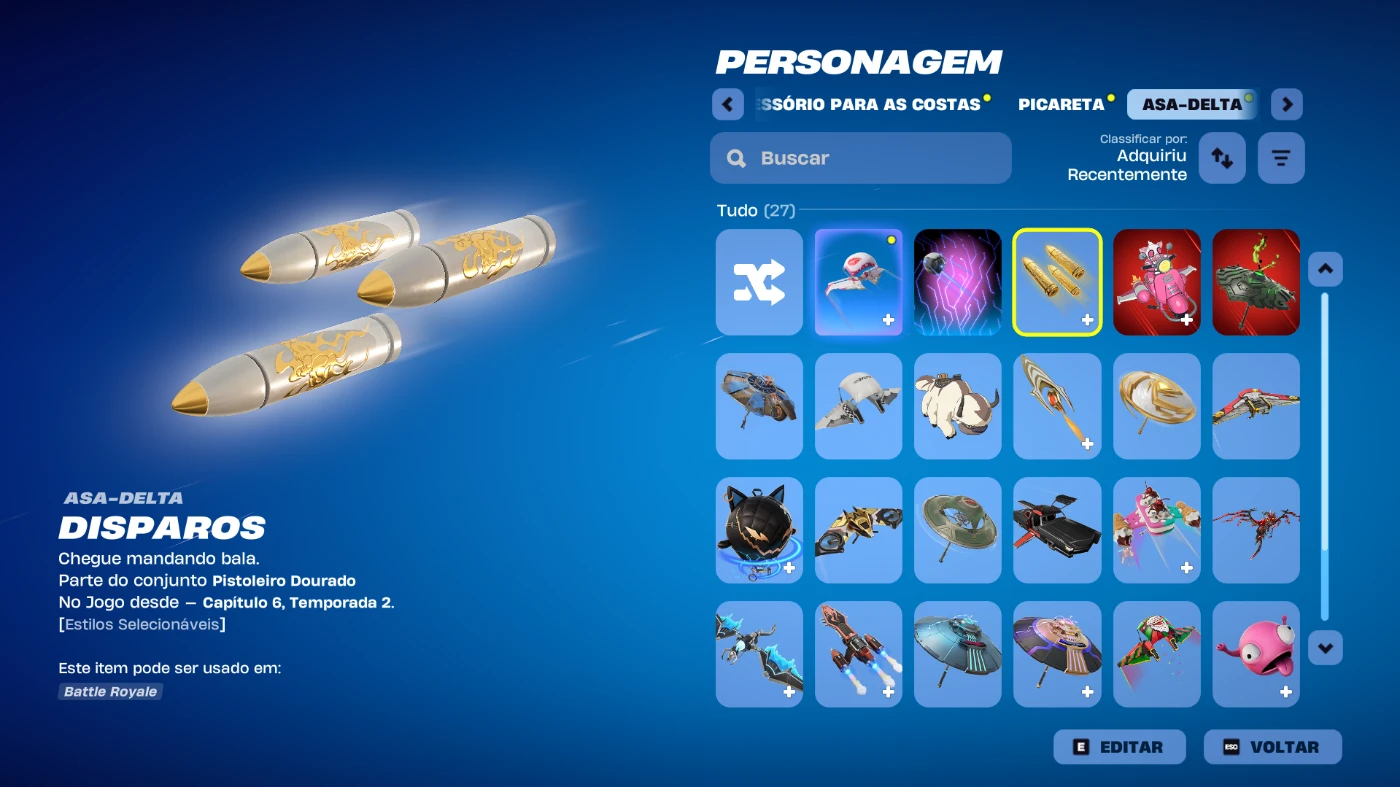Pick the pink googly-eyed blob glider
Viewport: 1400px width, 787px height.
(x=1255, y=654)
